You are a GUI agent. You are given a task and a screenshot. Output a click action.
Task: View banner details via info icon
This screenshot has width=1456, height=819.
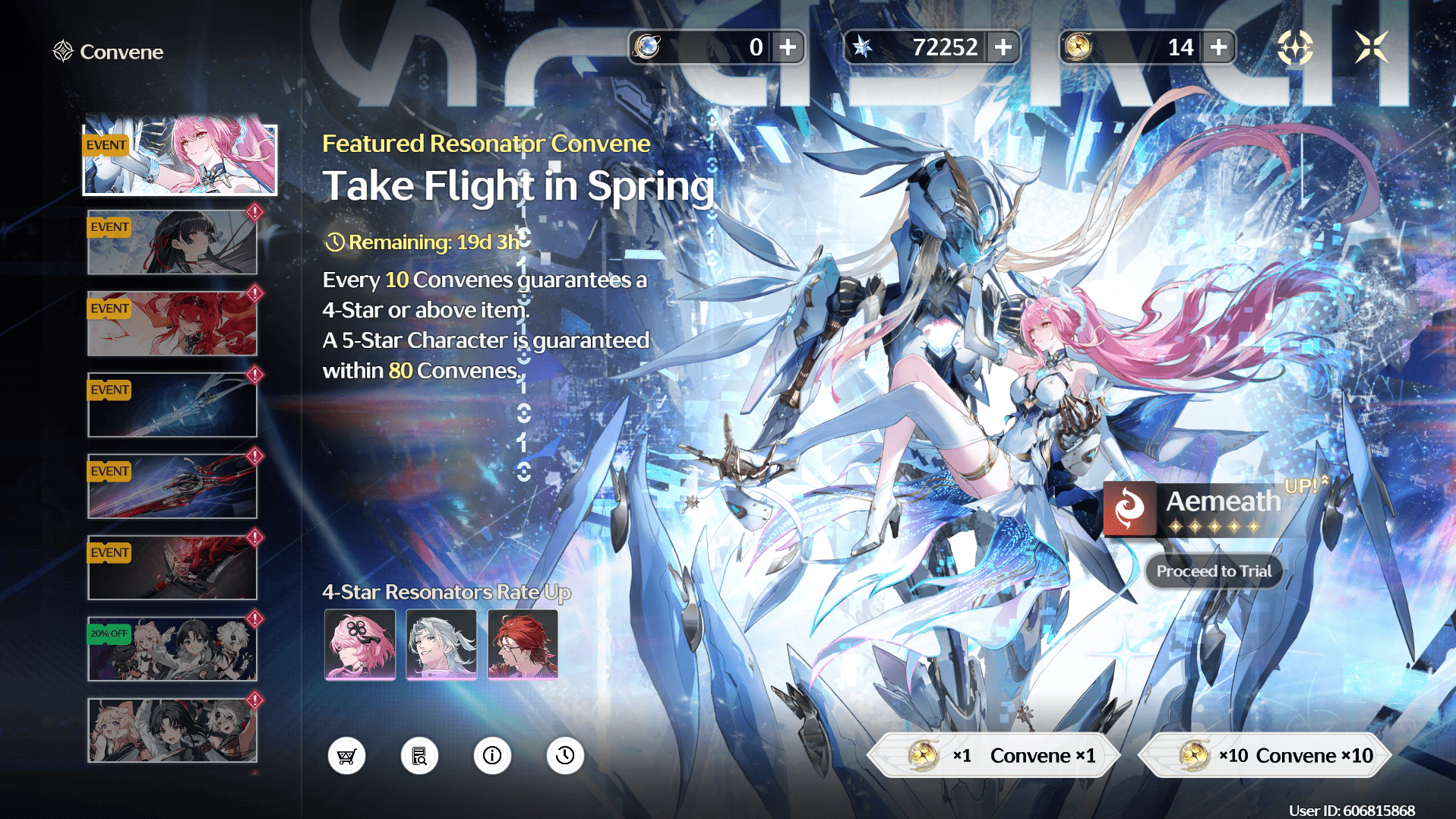[x=492, y=755]
